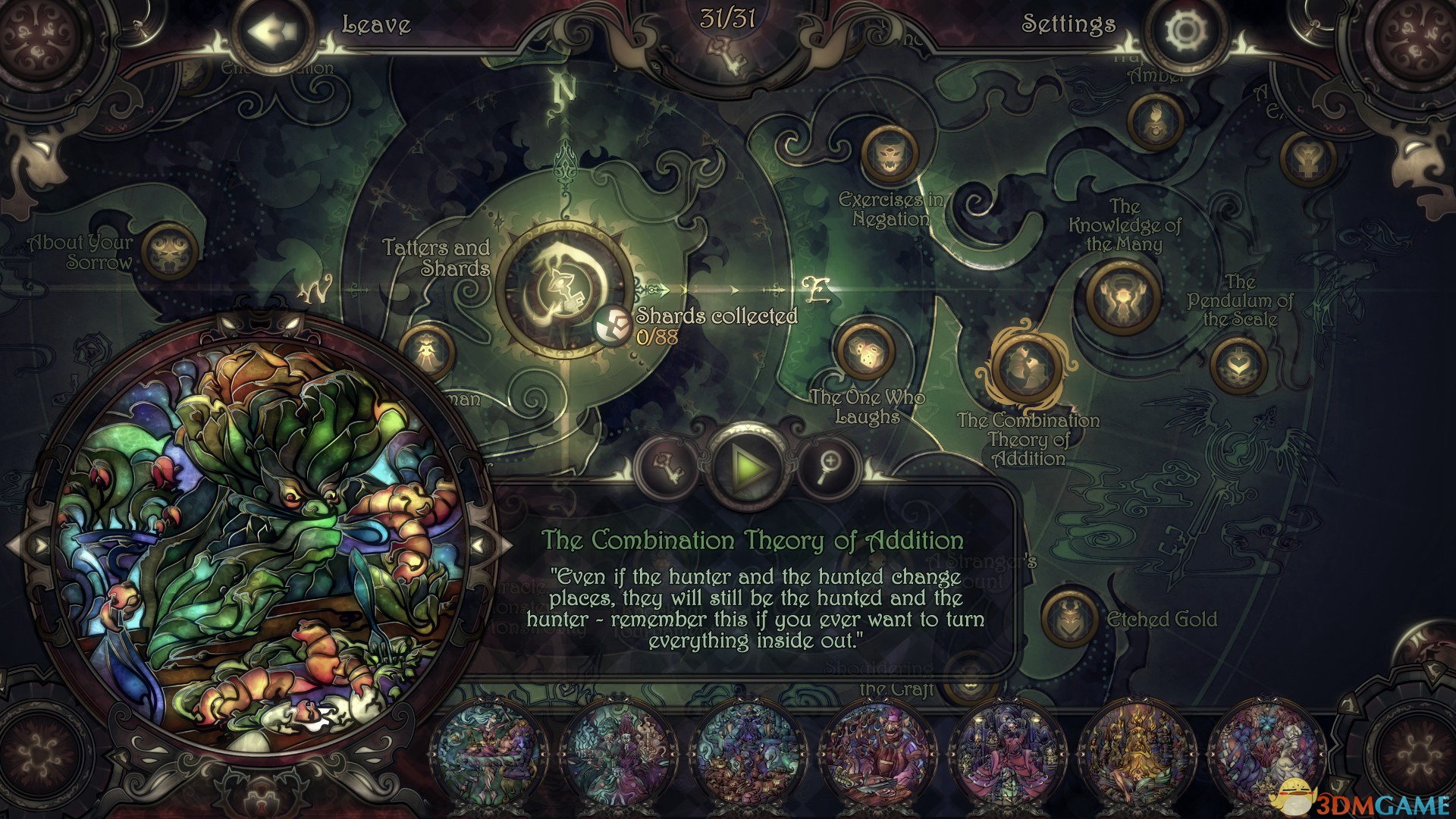1456x819 pixels.
Task: Open the Etched Gold map node
Action: (1070, 618)
